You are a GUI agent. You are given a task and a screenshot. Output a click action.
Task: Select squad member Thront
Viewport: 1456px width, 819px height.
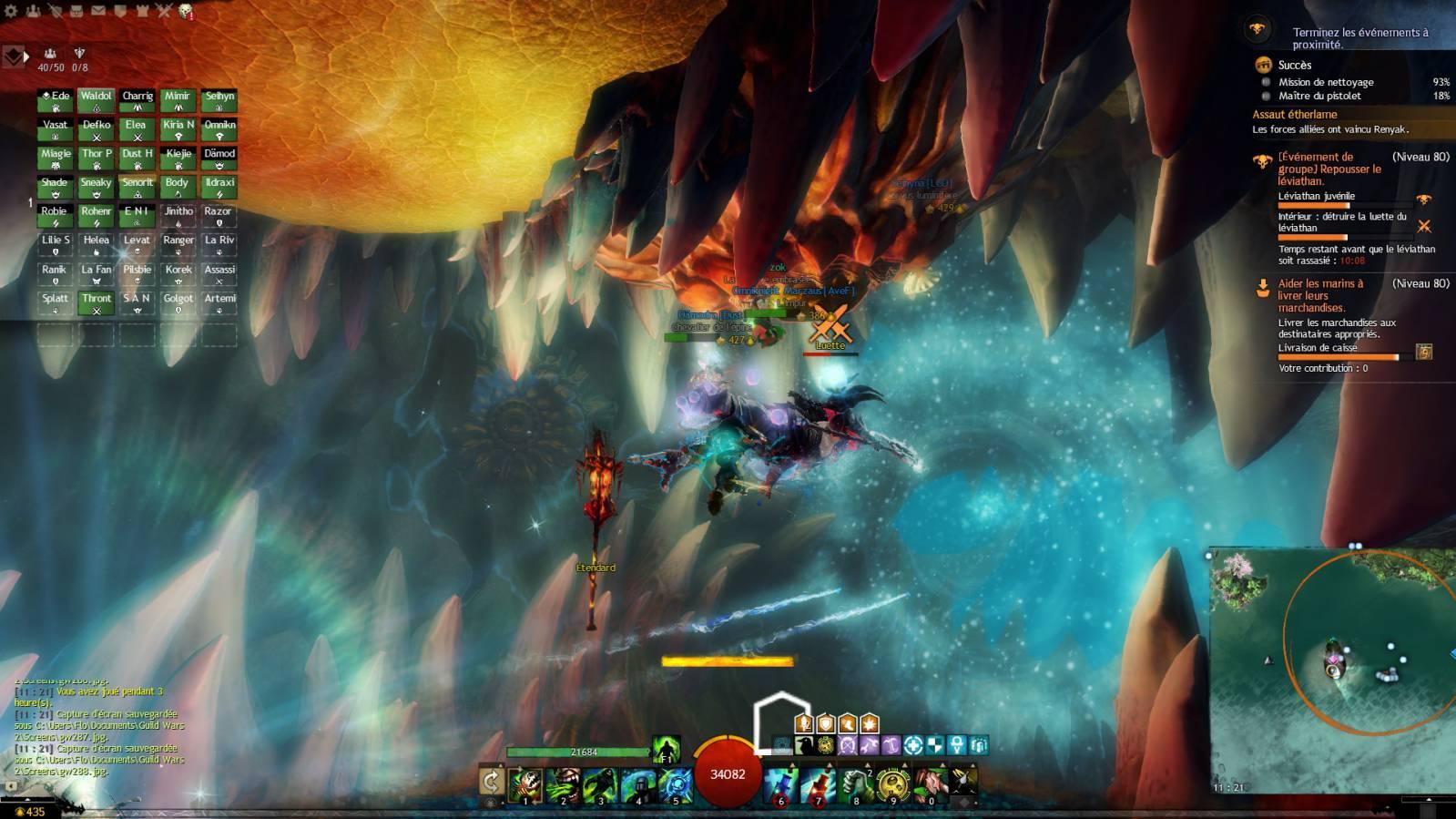96,302
